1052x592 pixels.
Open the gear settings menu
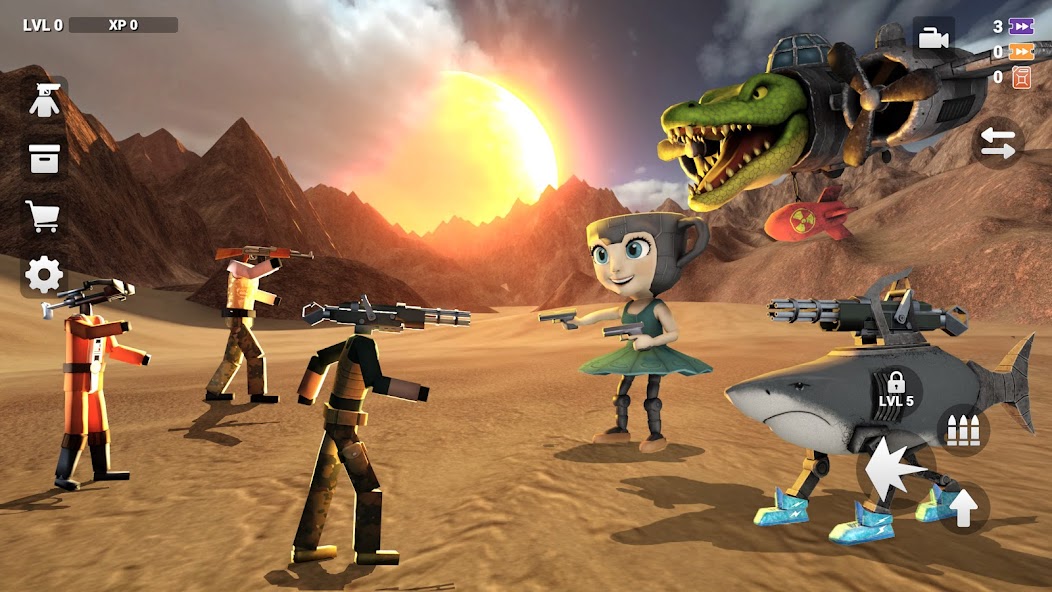[x=45, y=274]
